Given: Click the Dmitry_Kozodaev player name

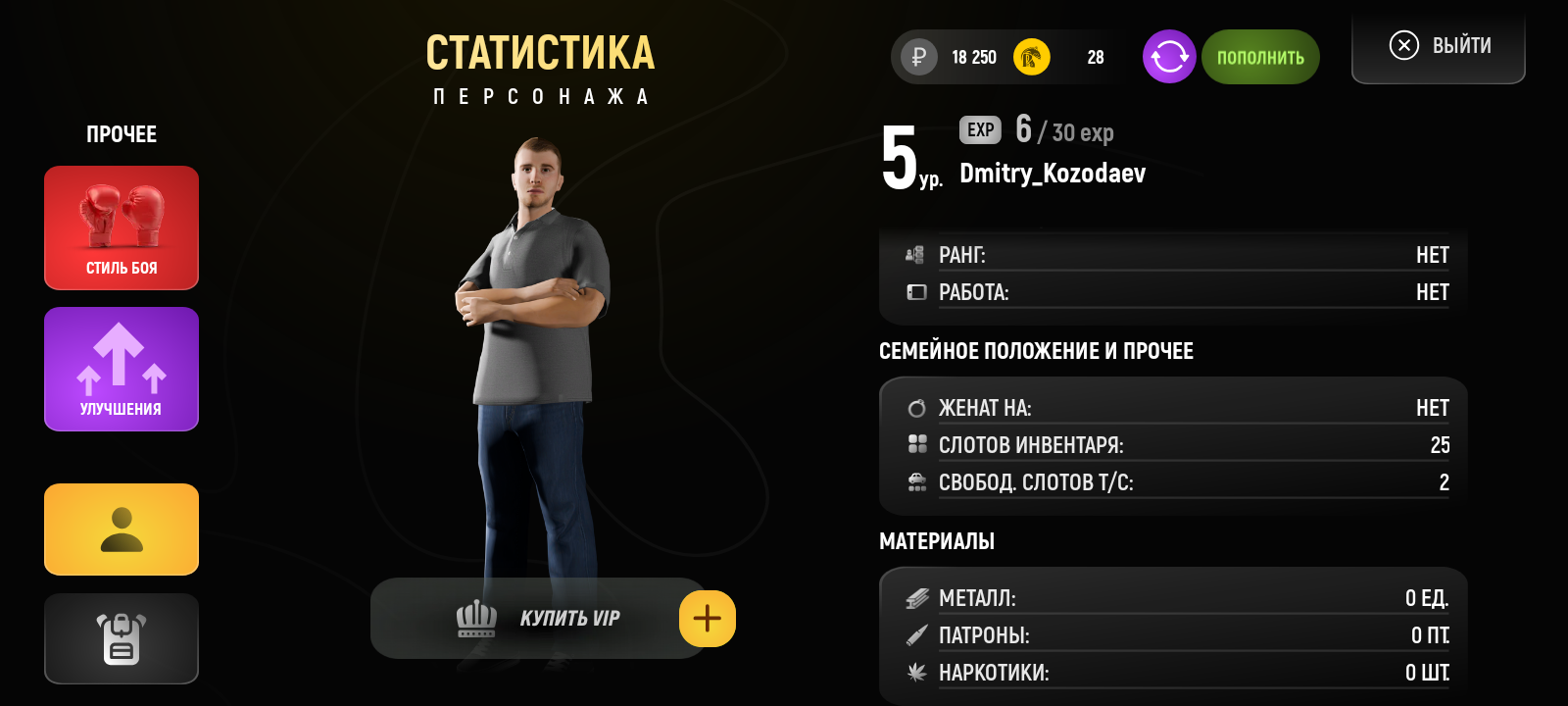Looking at the screenshot, I should click(1052, 175).
